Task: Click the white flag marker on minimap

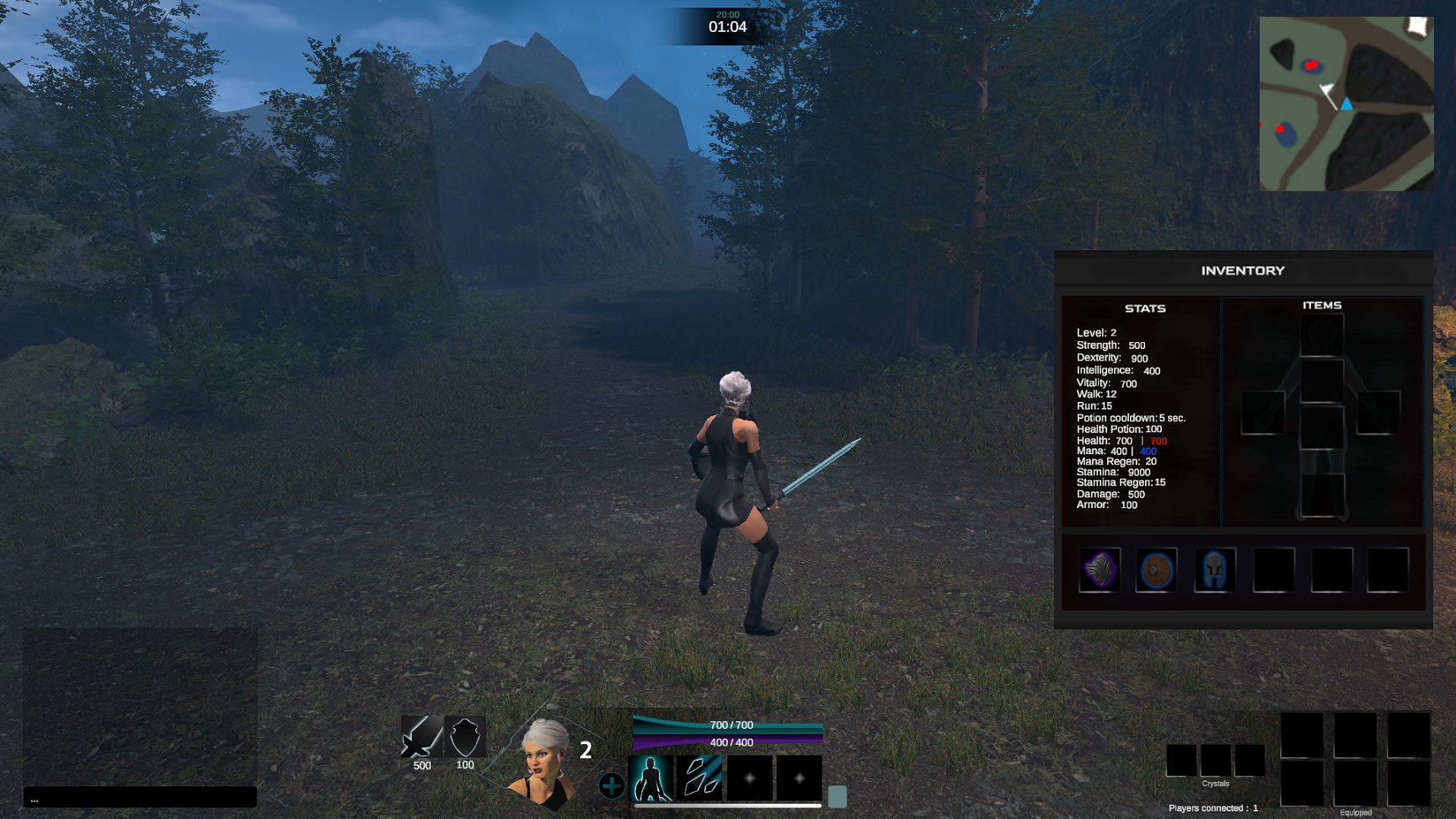Action: (1326, 91)
